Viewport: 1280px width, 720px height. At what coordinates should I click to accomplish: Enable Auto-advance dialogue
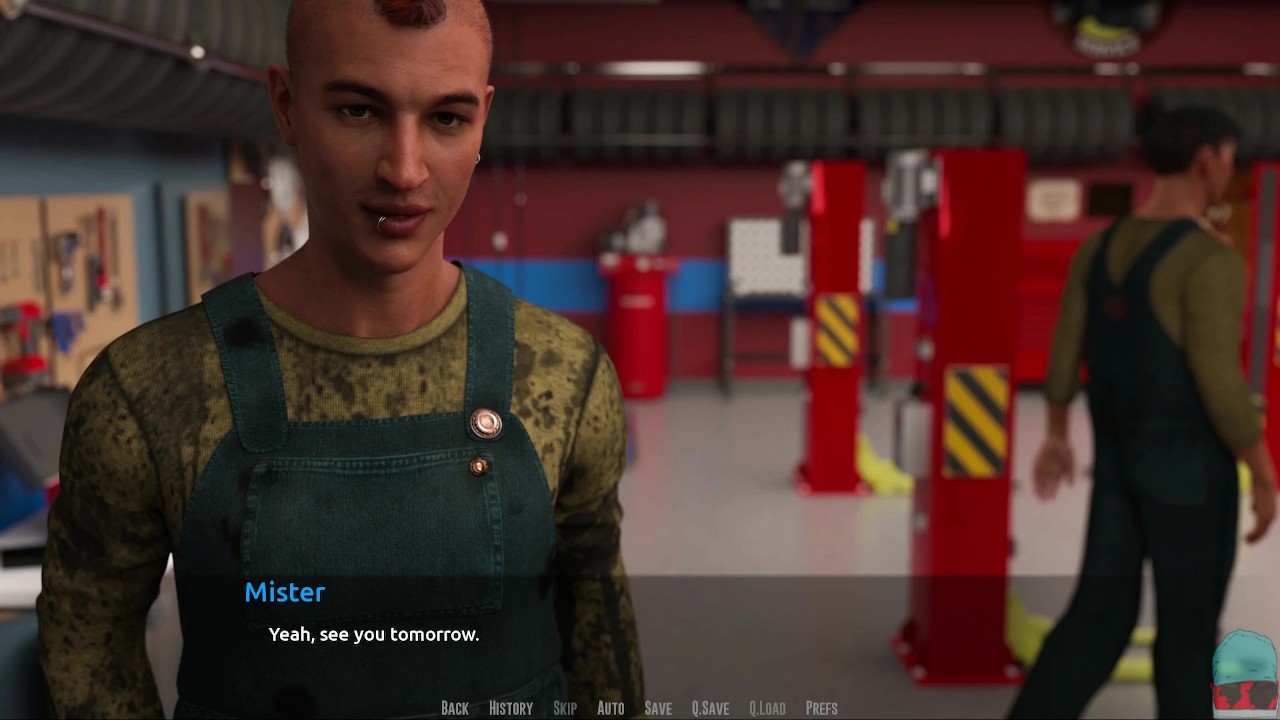pyautogui.click(x=610, y=708)
